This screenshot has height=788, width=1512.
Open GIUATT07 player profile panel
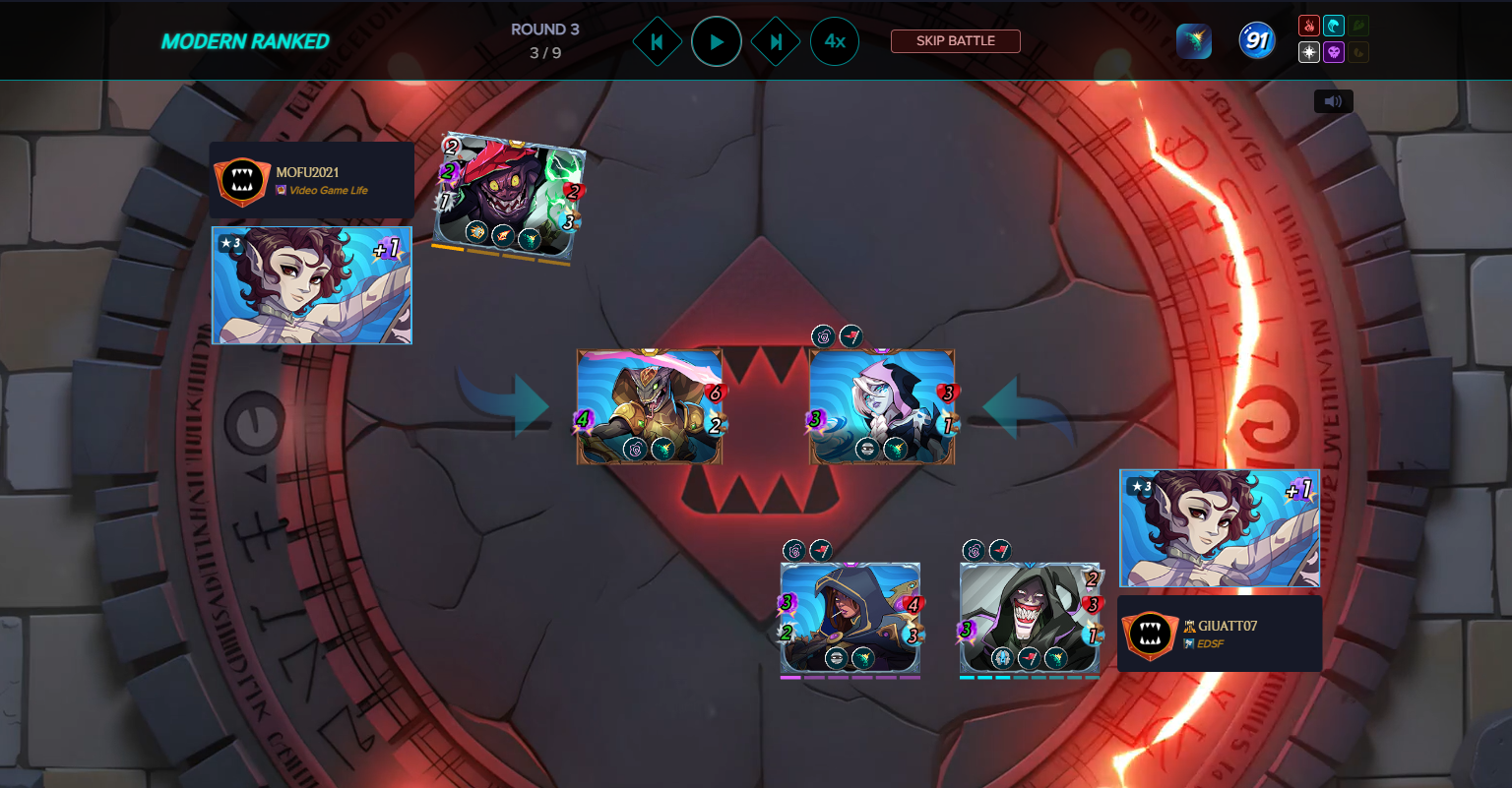[1219, 634]
